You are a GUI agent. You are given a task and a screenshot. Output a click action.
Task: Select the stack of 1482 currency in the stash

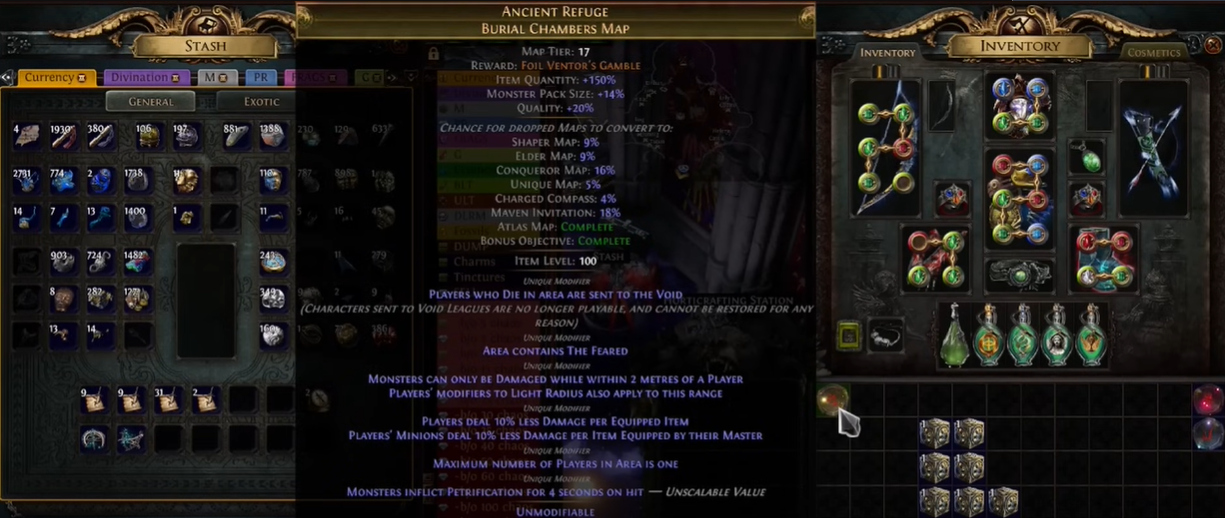(136, 262)
